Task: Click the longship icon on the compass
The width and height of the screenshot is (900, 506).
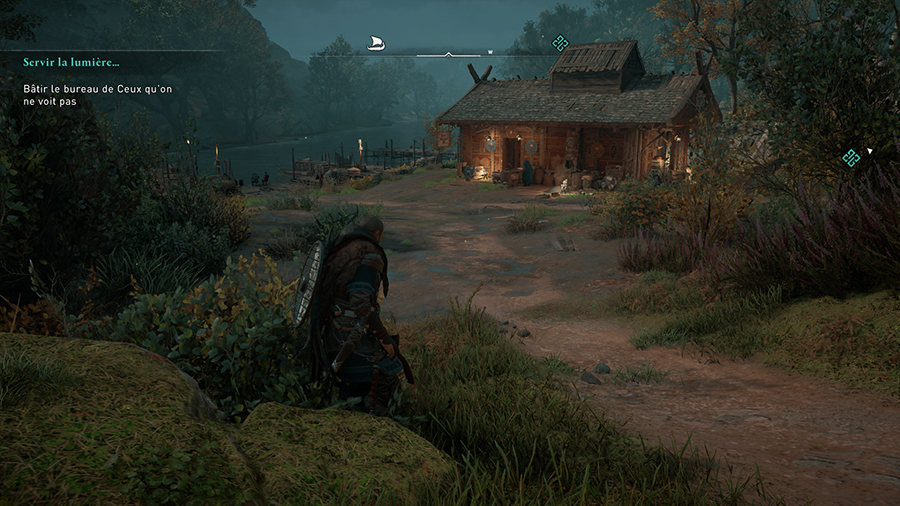Action: click(376, 43)
